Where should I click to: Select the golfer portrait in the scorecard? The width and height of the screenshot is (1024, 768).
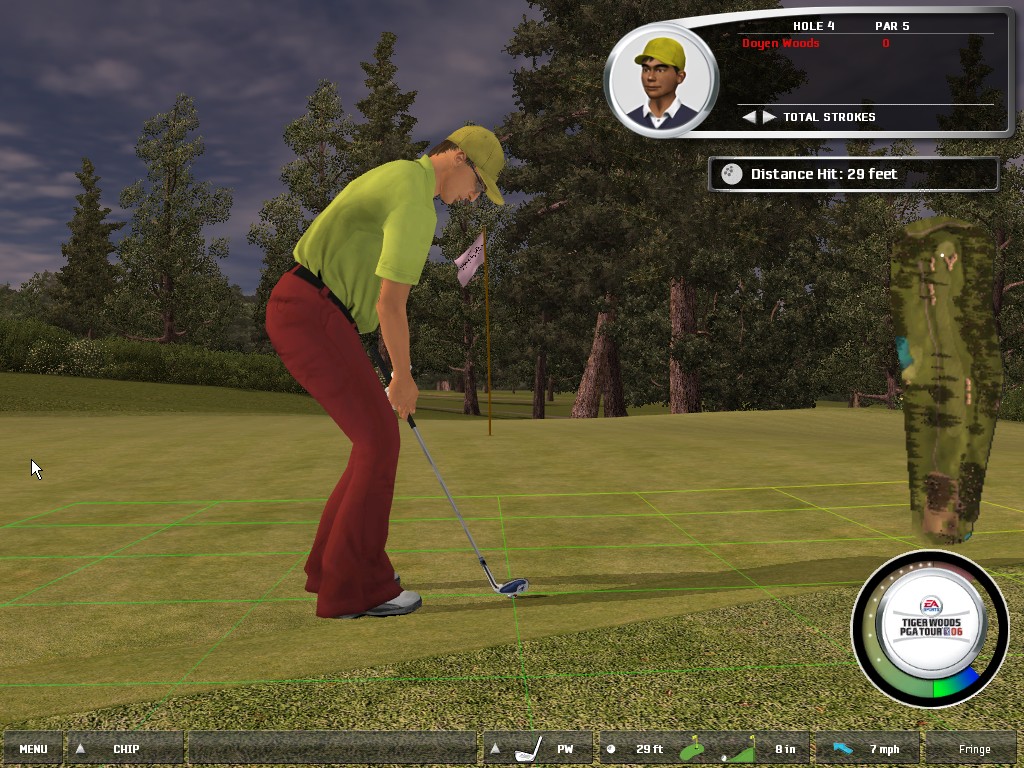660,80
